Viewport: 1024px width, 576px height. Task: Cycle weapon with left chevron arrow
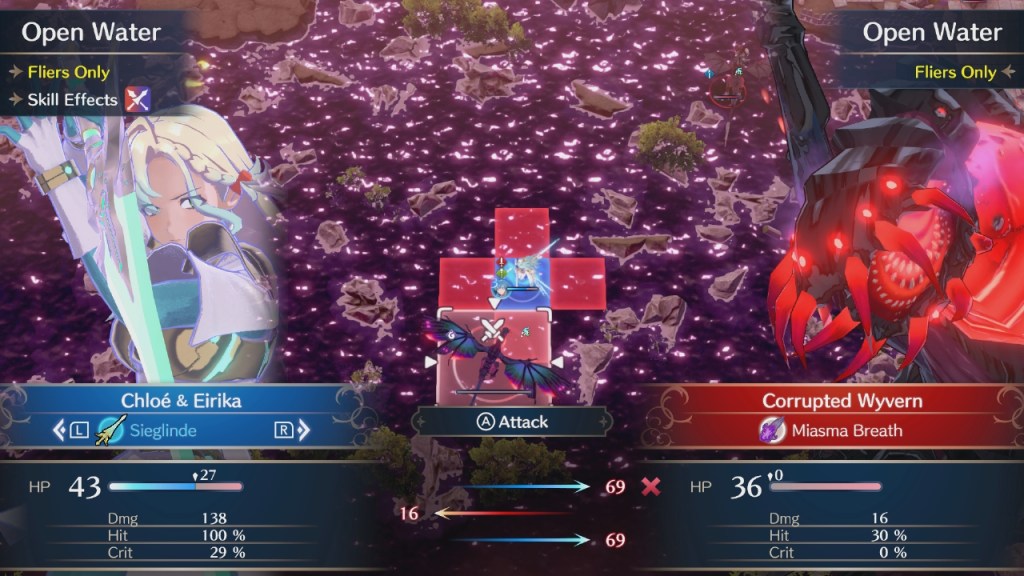57,431
